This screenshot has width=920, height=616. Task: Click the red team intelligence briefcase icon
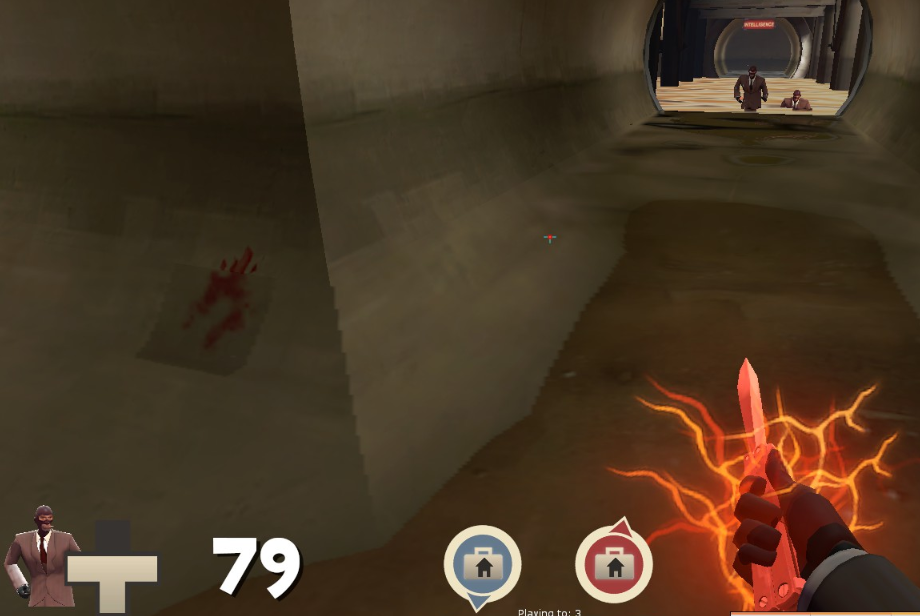(x=613, y=565)
